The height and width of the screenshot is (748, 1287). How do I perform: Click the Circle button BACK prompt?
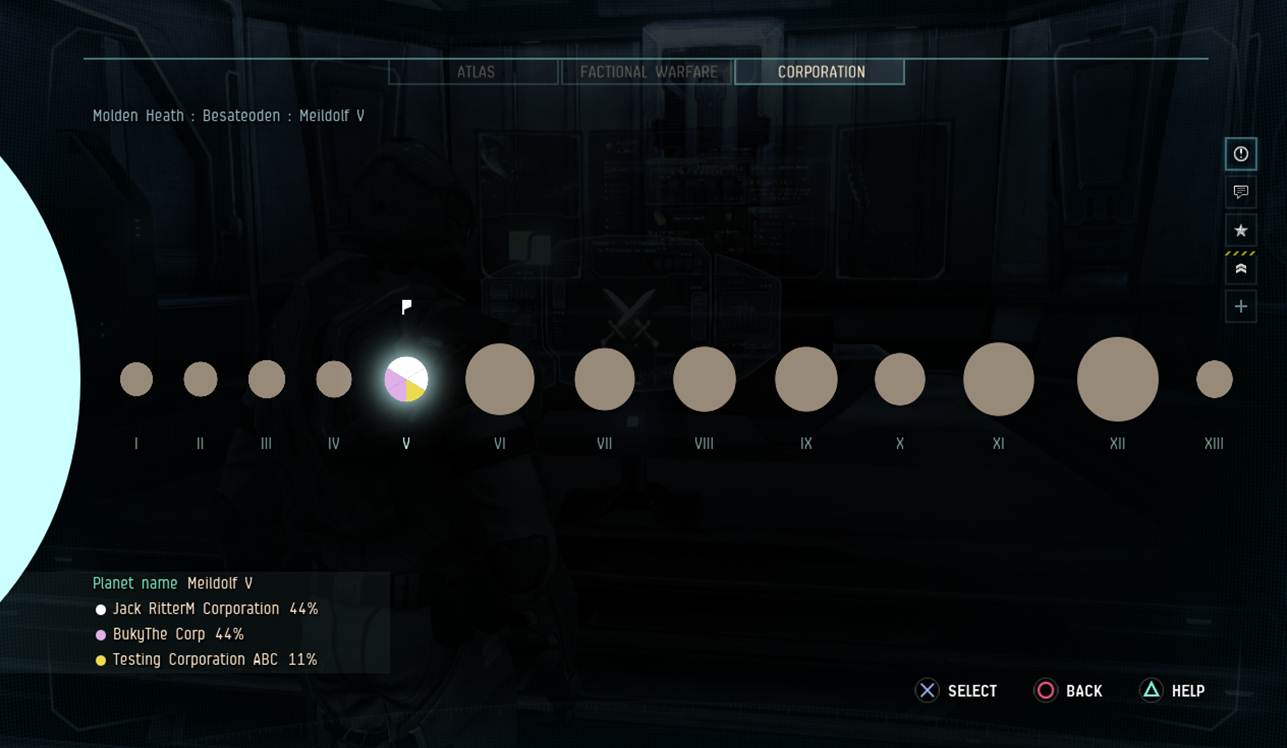[1069, 690]
